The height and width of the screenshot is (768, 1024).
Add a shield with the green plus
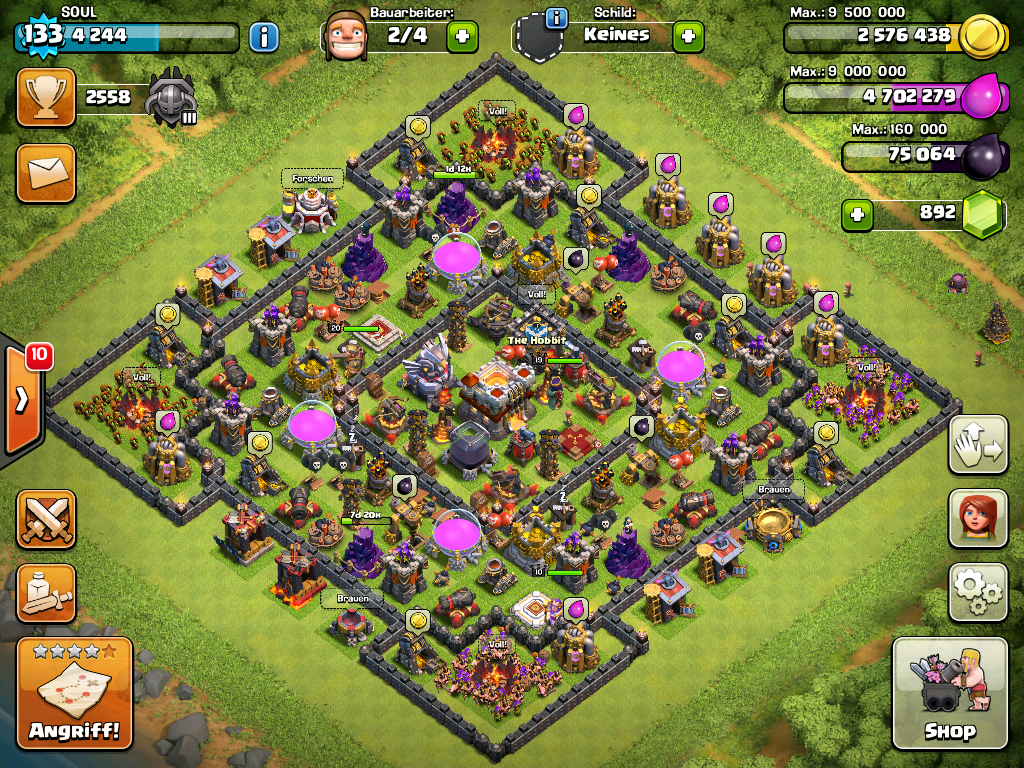(x=688, y=37)
